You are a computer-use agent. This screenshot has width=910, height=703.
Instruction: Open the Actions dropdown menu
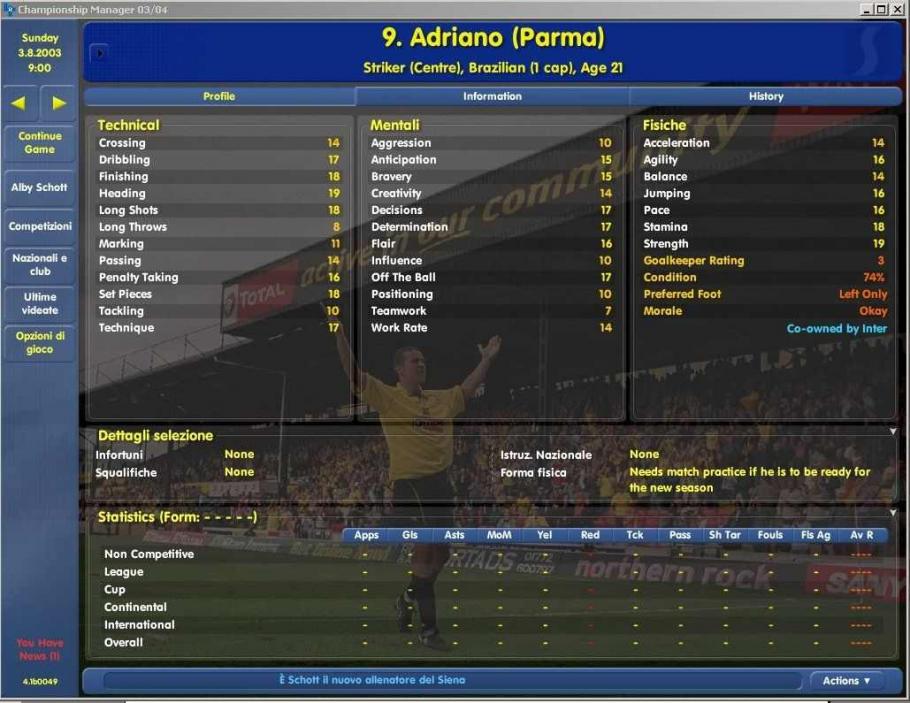[x=846, y=681]
